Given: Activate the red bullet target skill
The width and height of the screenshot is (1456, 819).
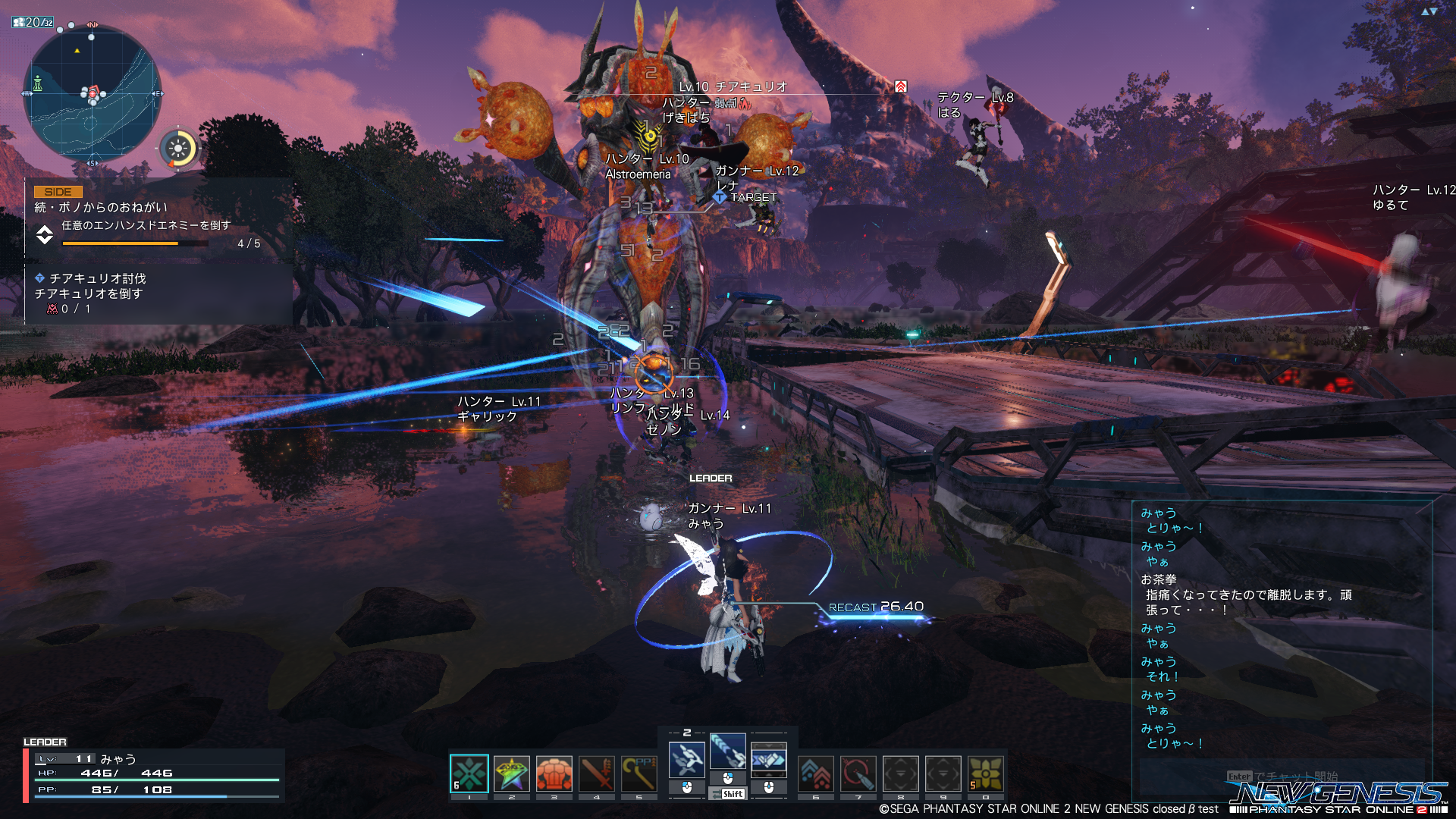Looking at the screenshot, I should (858, 774).
